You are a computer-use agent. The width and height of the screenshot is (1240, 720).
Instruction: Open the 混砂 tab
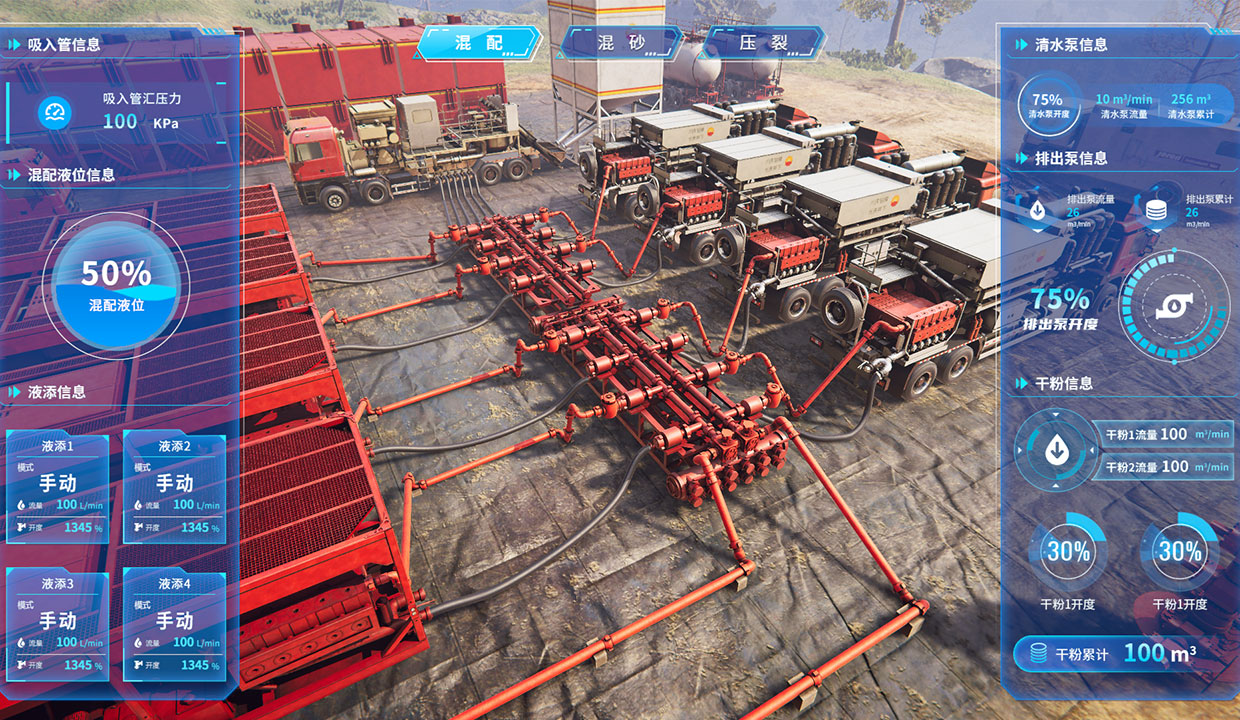[620, 43]
